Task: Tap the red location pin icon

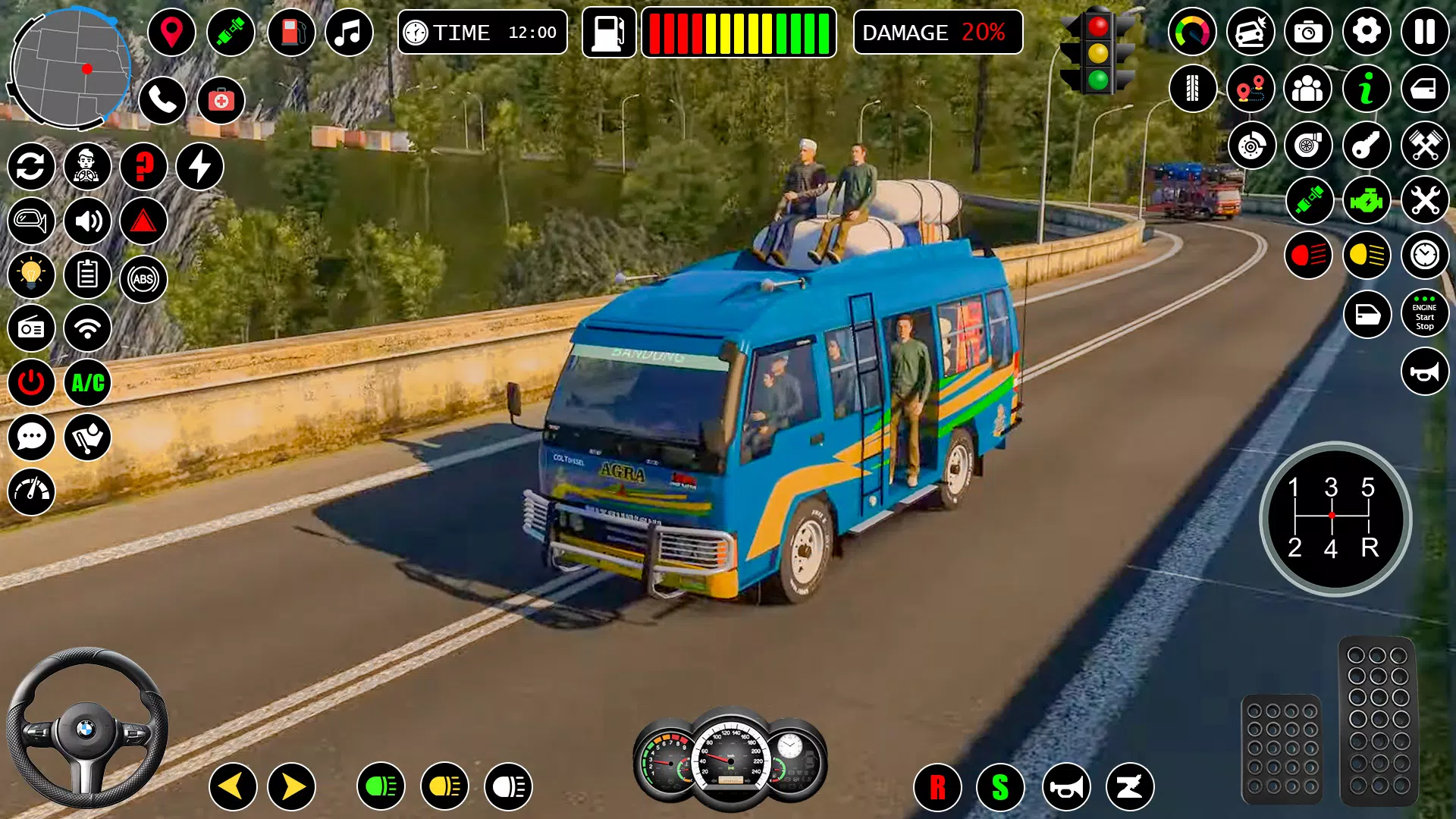Action: [x=171, y=33]
